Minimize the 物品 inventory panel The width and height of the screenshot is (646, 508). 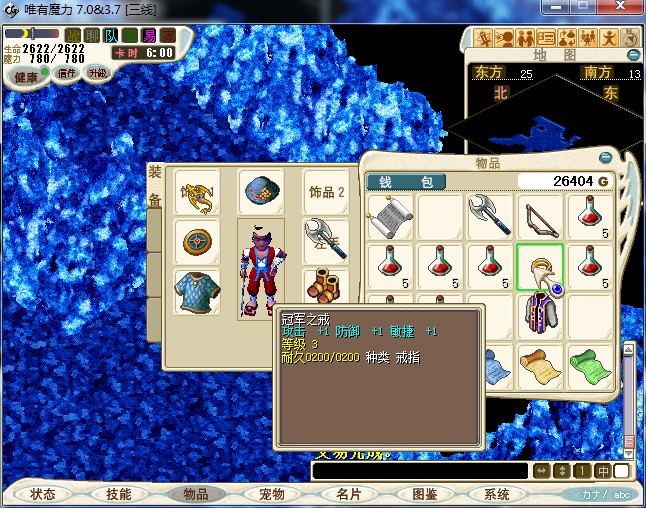coord(605,158)
